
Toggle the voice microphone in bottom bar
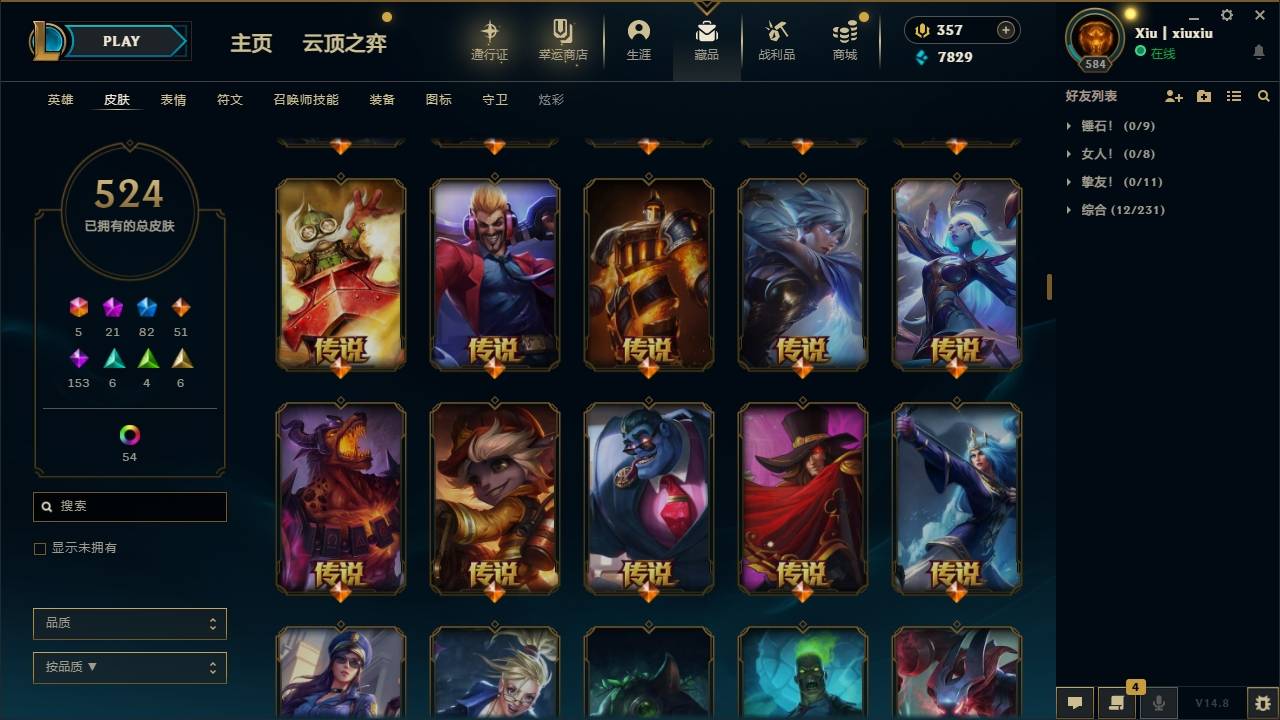1158,703
